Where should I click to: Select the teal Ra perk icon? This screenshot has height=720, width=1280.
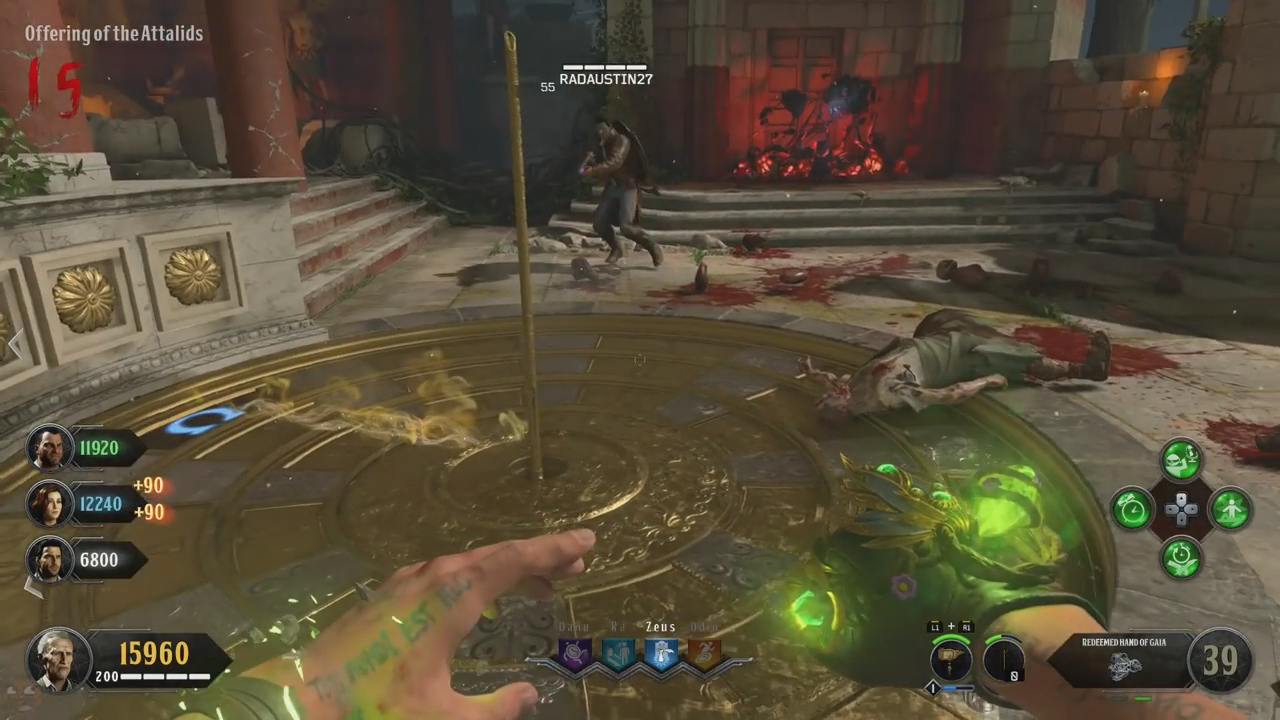coord(617,654)
